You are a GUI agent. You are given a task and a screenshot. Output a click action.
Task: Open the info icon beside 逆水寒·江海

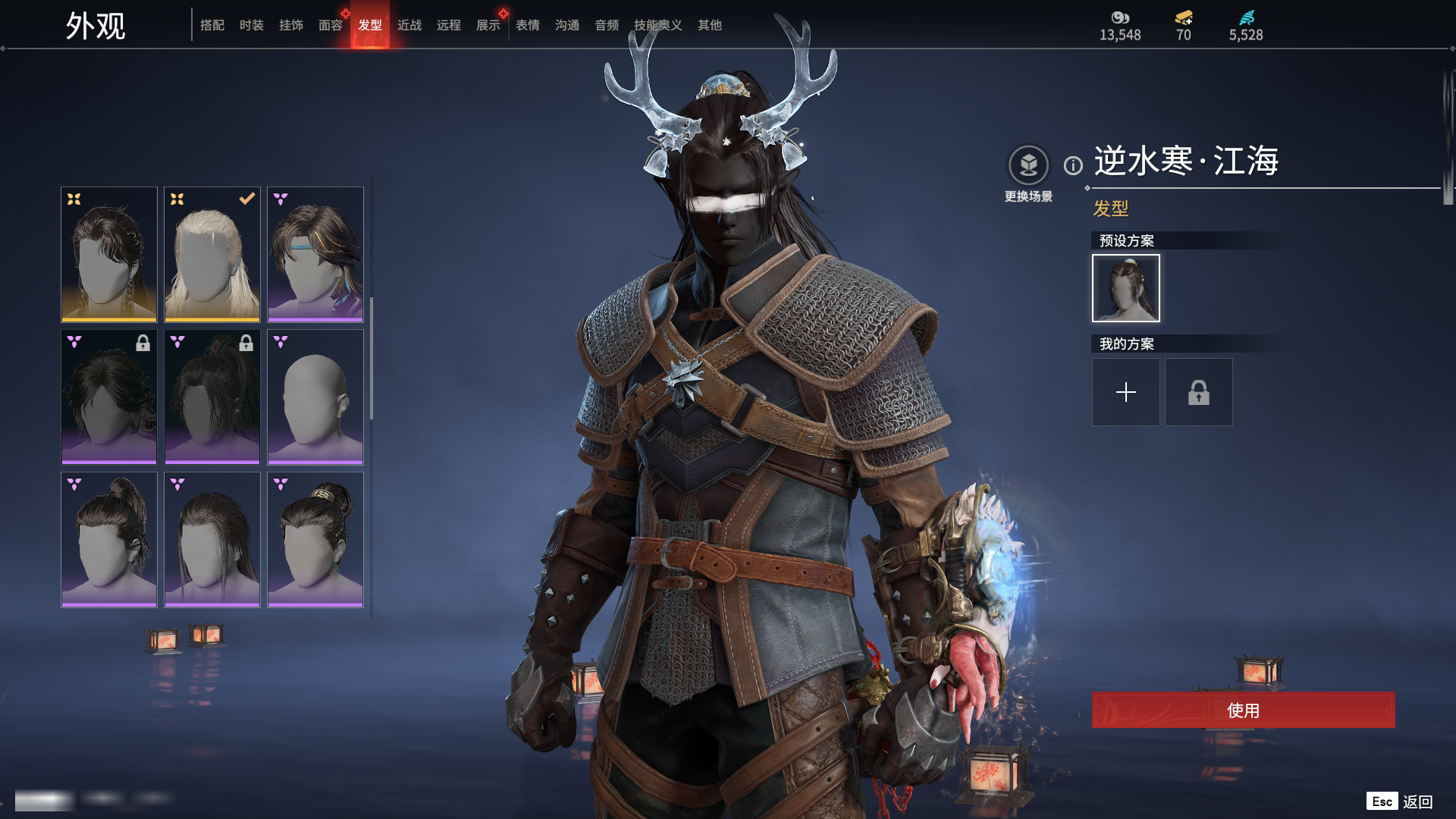coord(1073,165)
